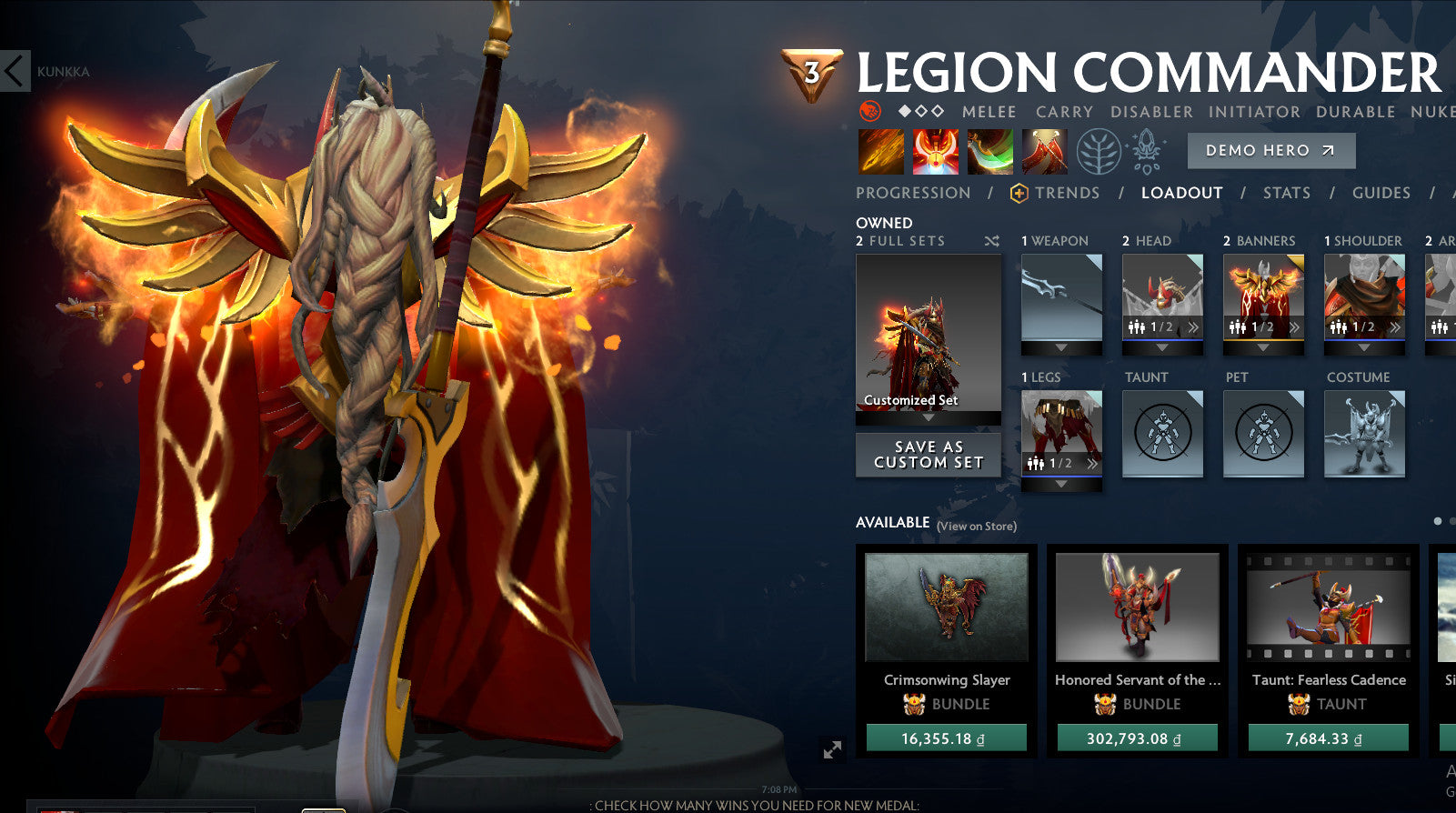Expand the Legs slot down arrow
1456x813 pixels.
1060,485
